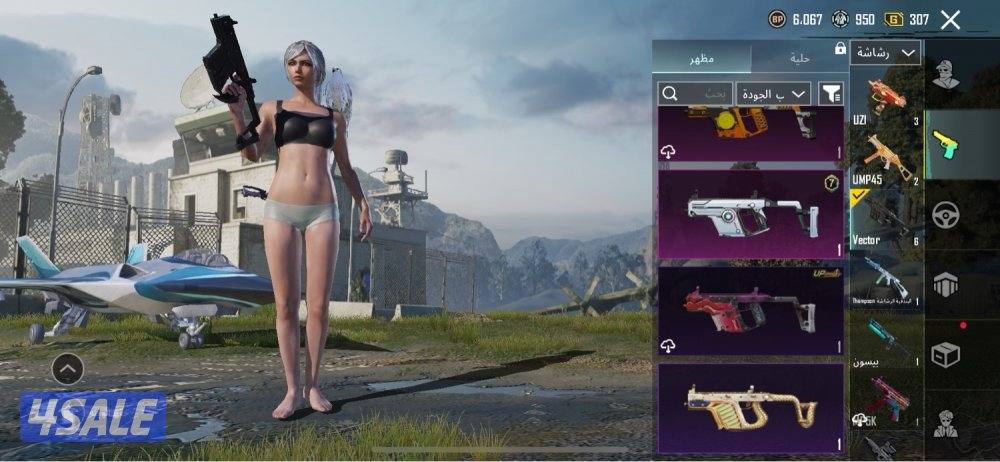The width and height of the screenshot is (1000, 462).
Task: Switch to the مظهر skins tab
Action: point(701,58)
